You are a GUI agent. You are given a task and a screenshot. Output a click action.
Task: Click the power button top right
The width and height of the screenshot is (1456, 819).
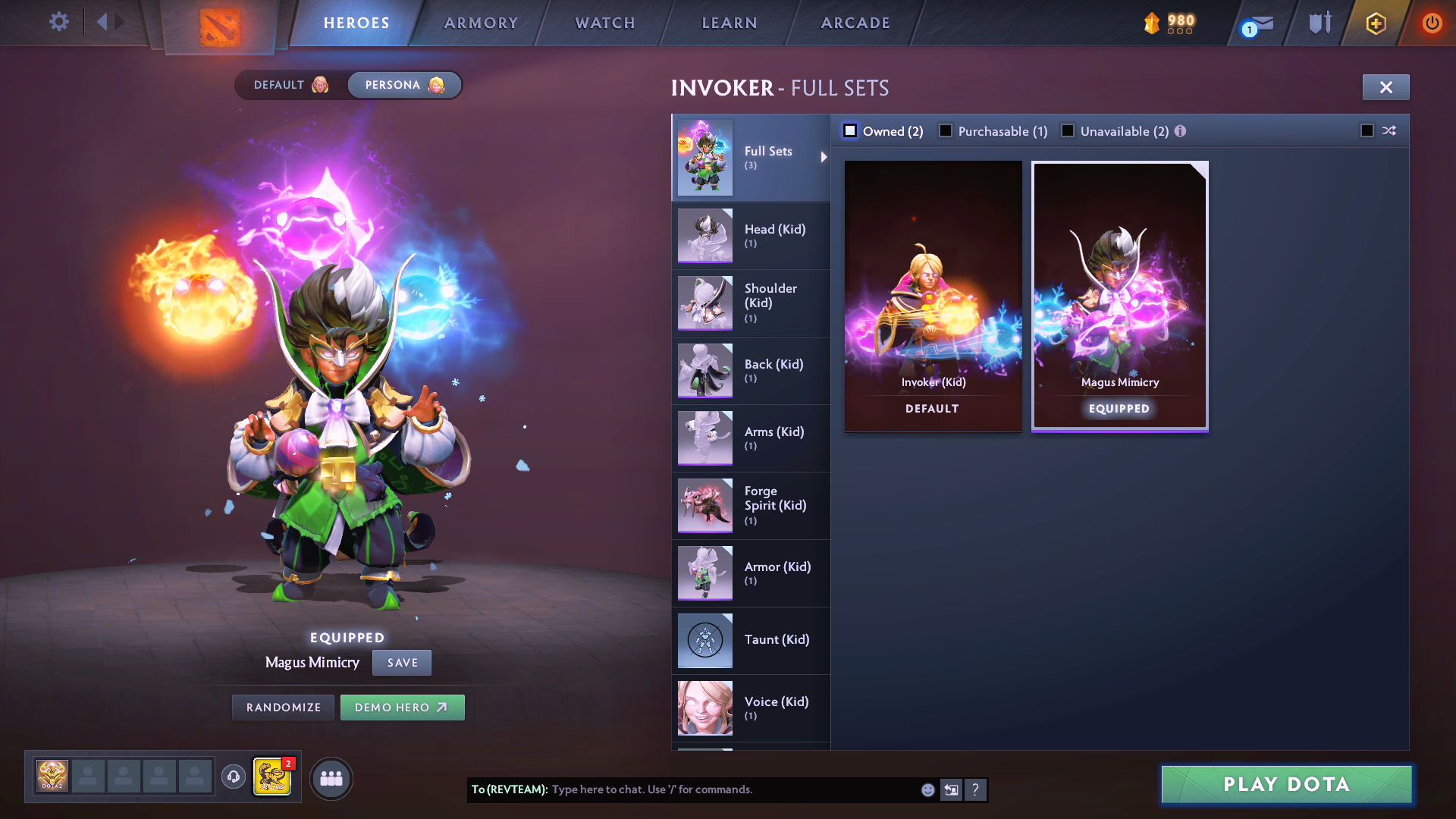(x=1432, y=22)
